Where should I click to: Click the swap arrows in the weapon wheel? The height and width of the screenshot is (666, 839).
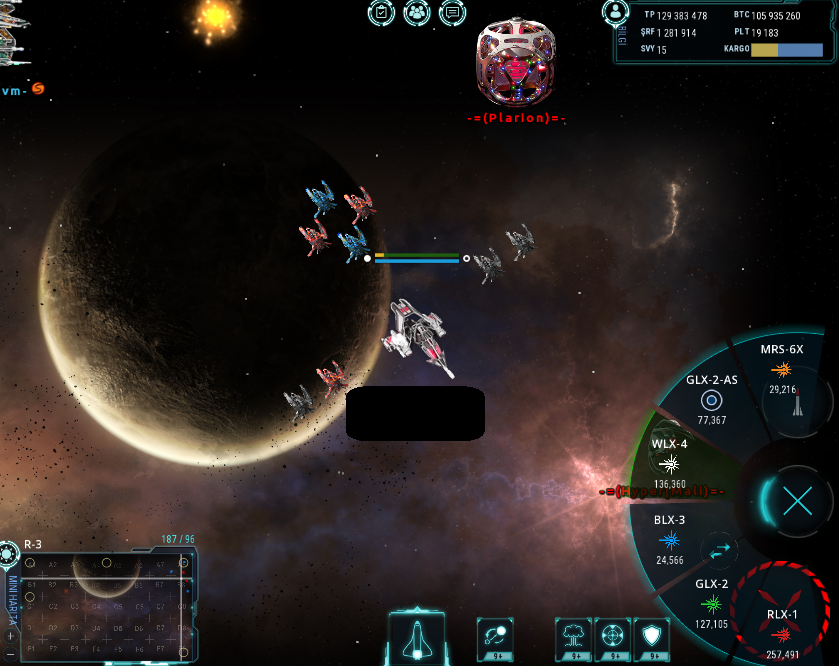tap(720, 549)
